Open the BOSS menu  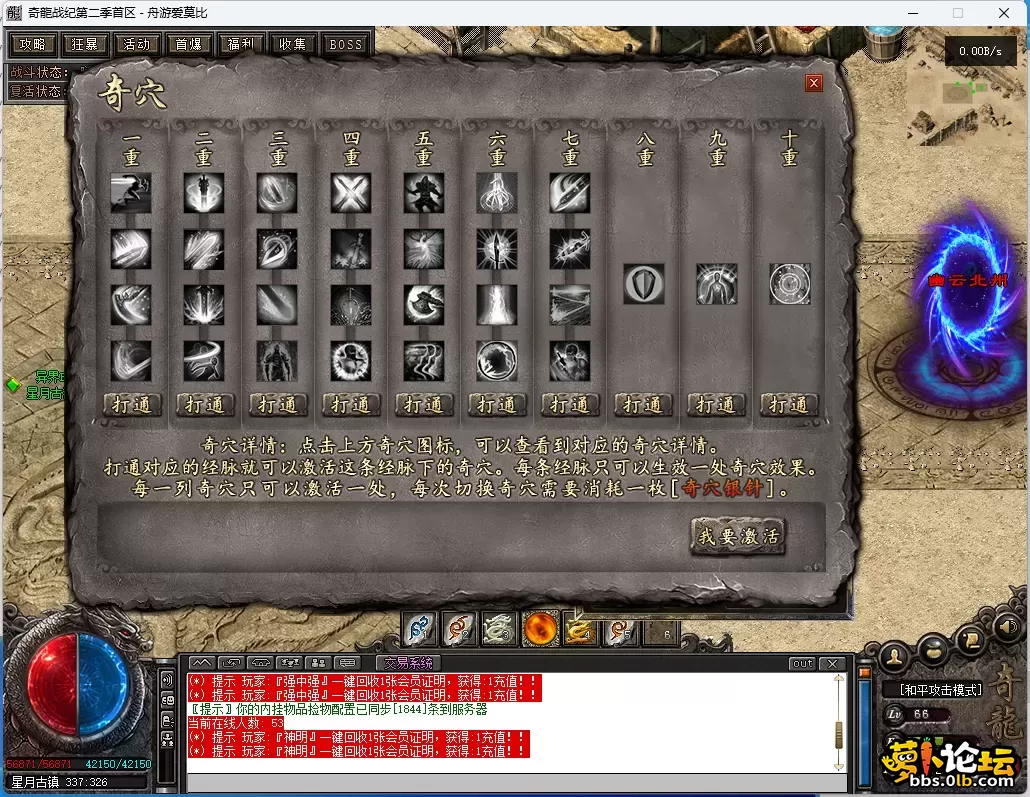pos(346,44)
